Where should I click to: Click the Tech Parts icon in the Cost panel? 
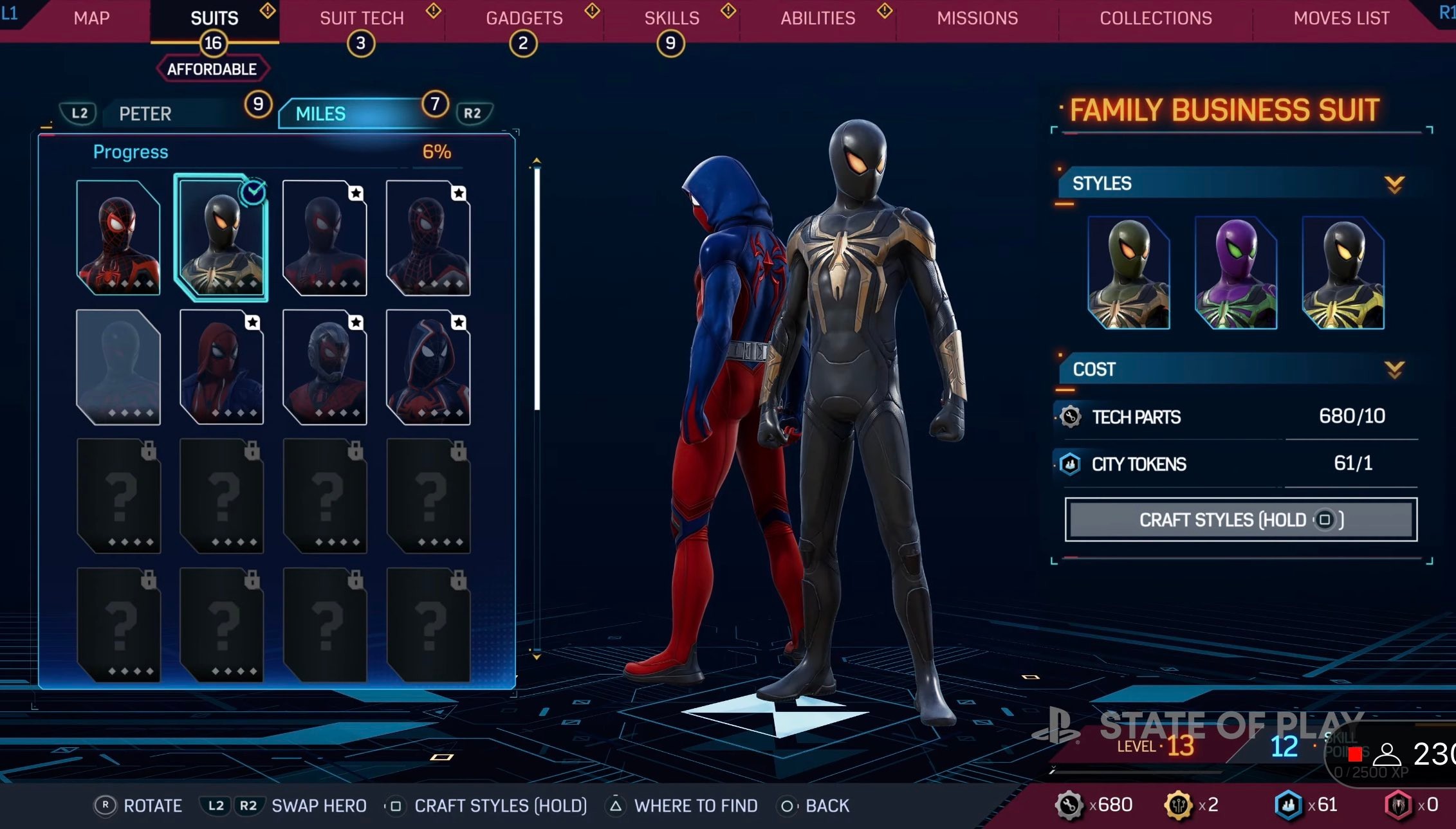pyautogui.click(x=1070, y=417)
